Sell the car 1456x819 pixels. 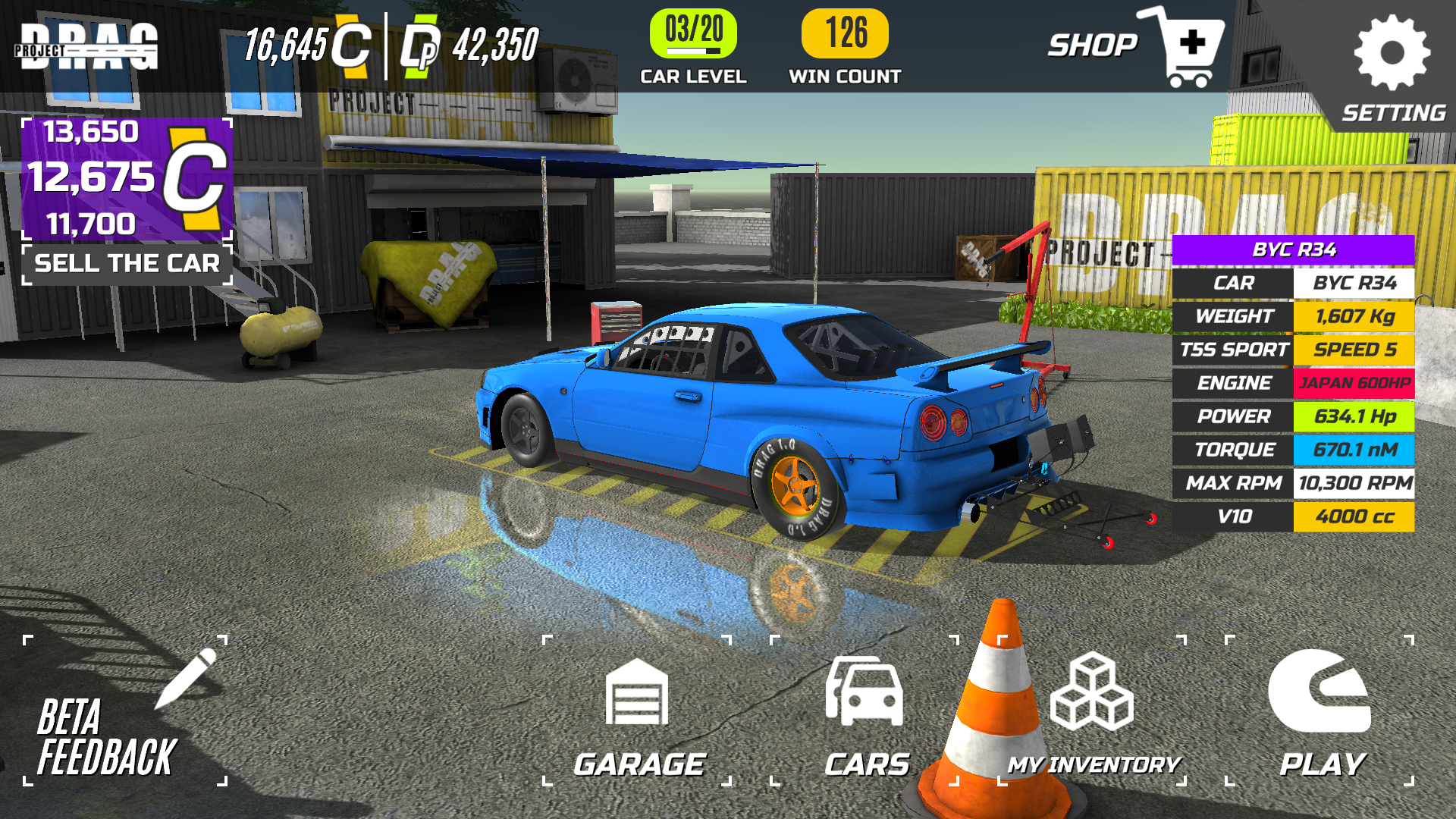click(127, 263)
